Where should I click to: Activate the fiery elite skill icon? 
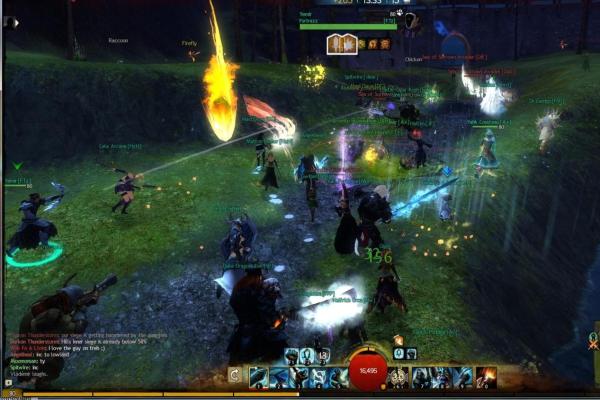pyautogui.click(x=487, y=377)
